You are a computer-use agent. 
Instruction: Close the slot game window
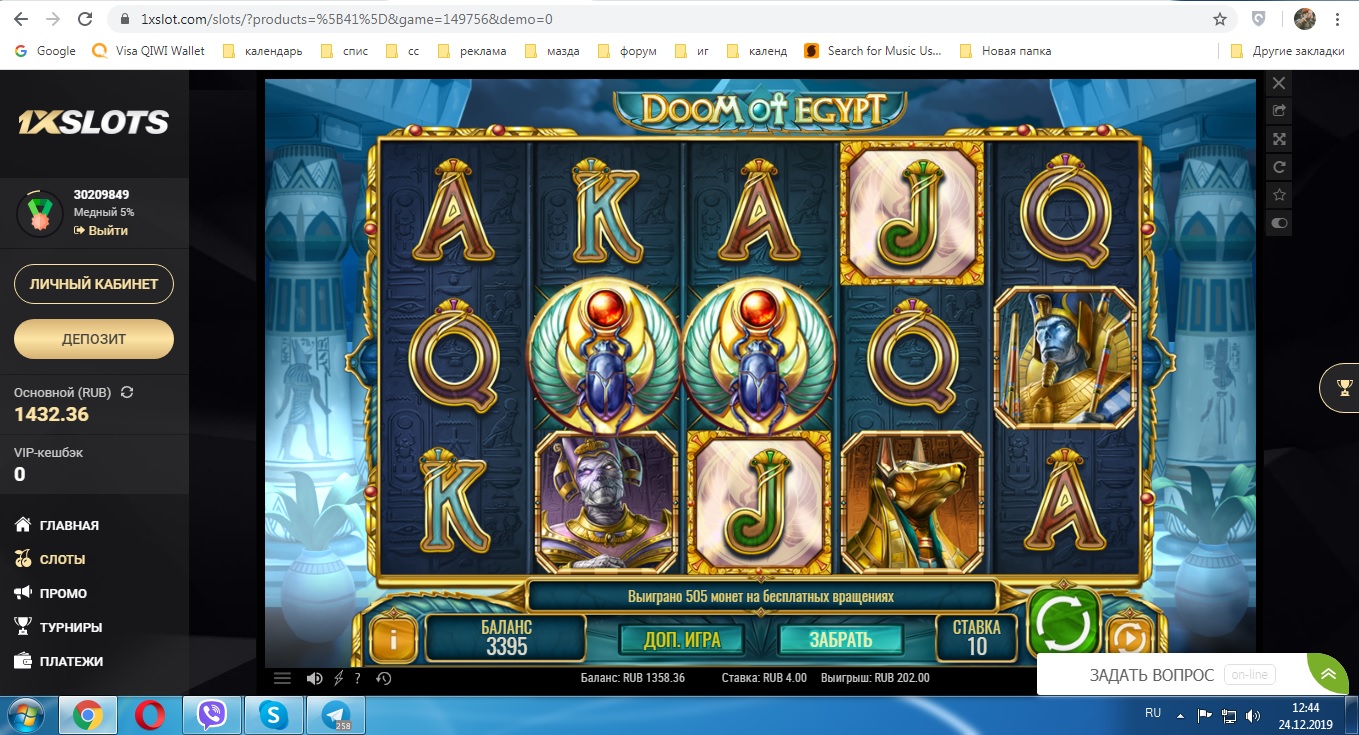tap(1278, 83)
